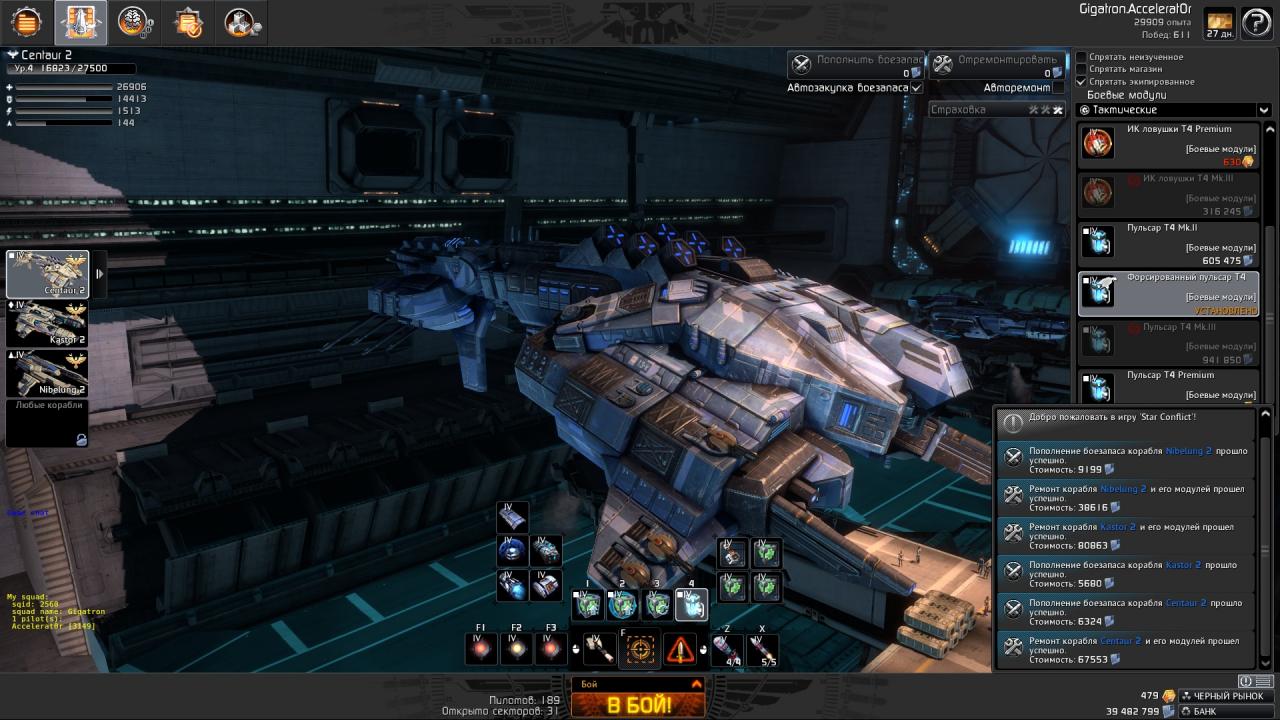
Task: Open the main menu button at top-left
Action: pos(26,21)
